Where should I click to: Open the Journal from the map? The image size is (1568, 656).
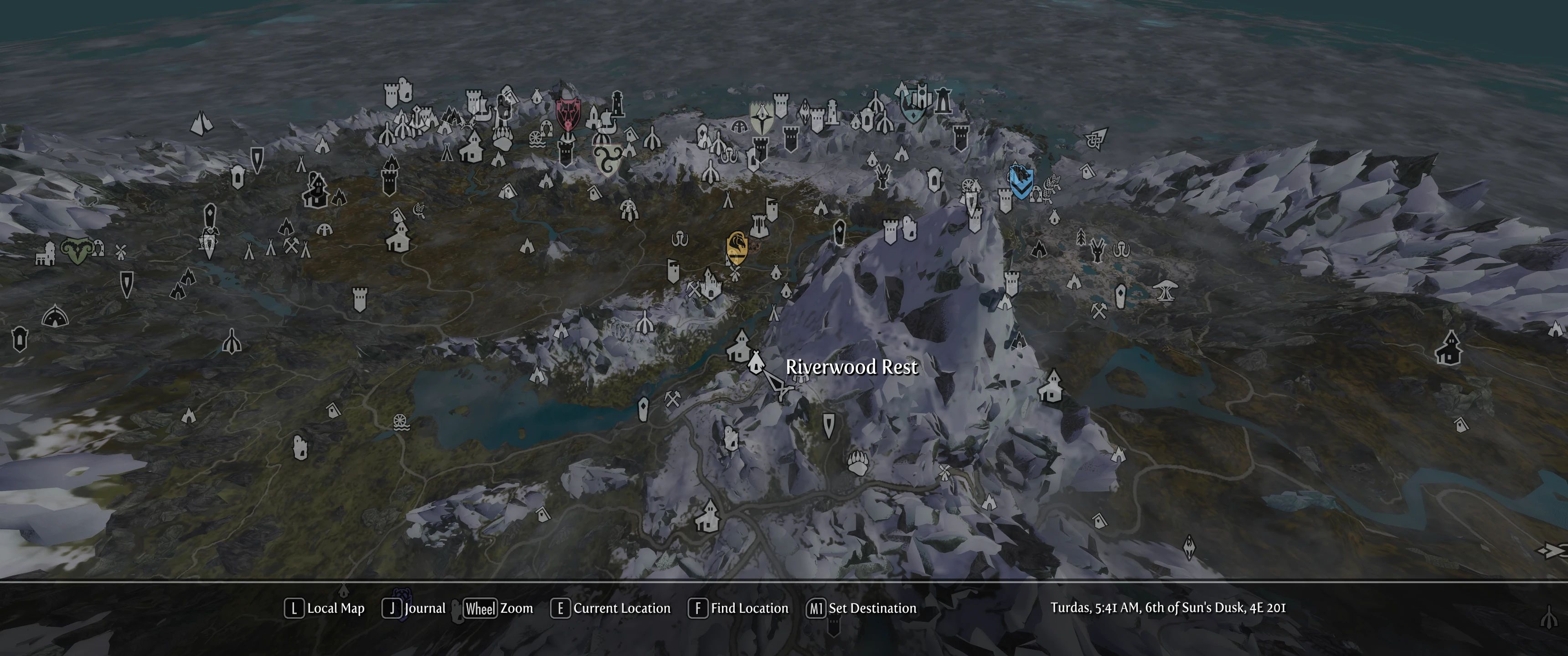tap(414, 609)
